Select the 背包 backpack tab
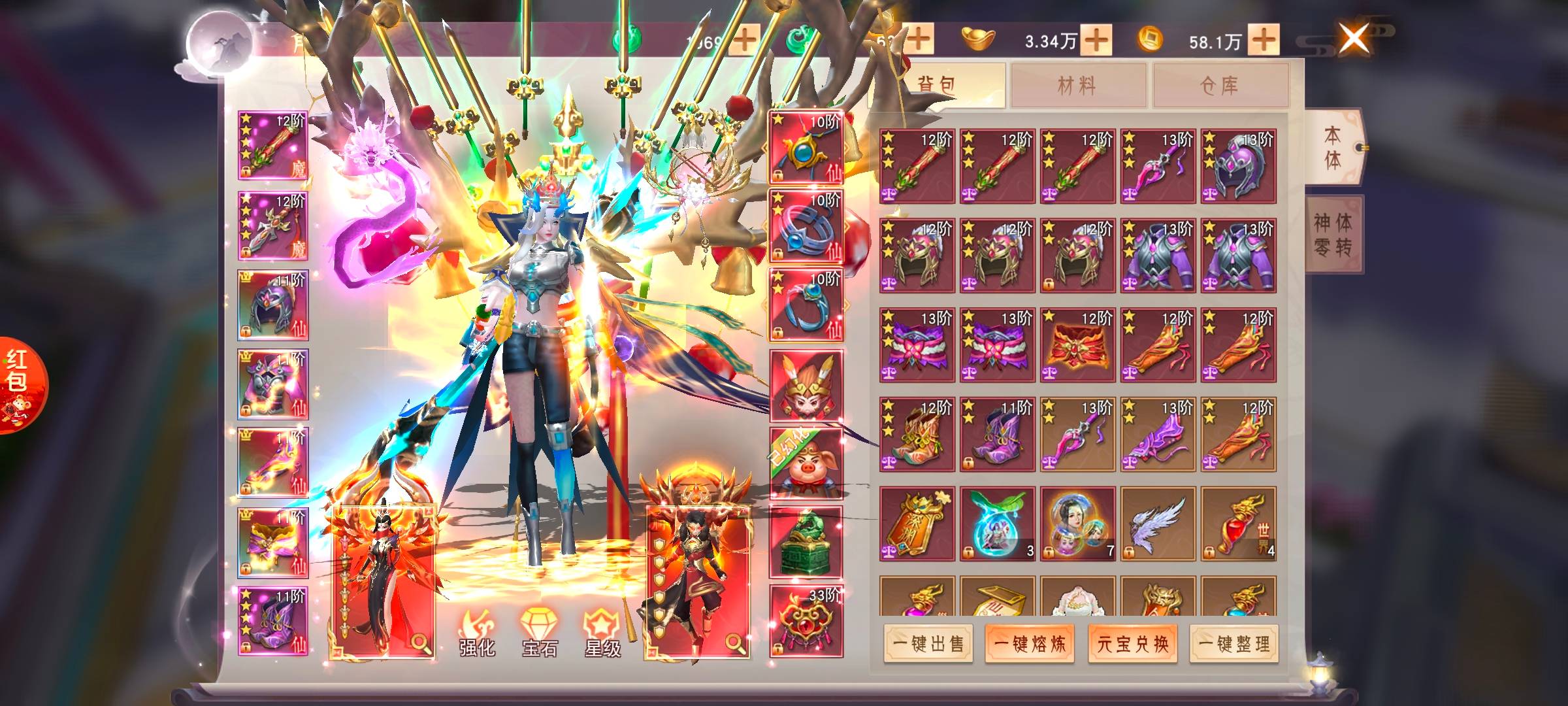1568x706 pixels. pyautogui.click(x=938, y=85)
